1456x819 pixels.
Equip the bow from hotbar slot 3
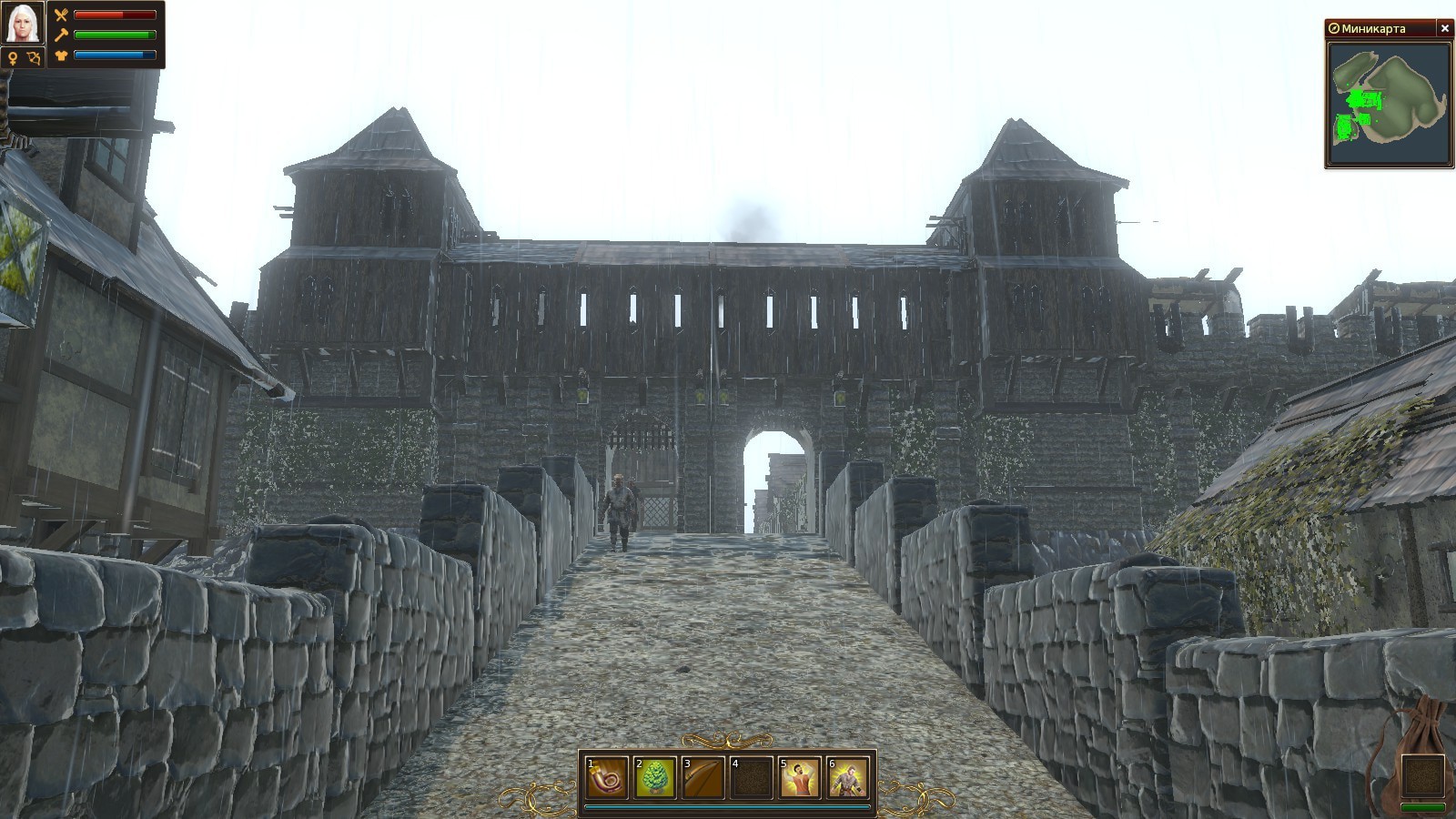703,778
